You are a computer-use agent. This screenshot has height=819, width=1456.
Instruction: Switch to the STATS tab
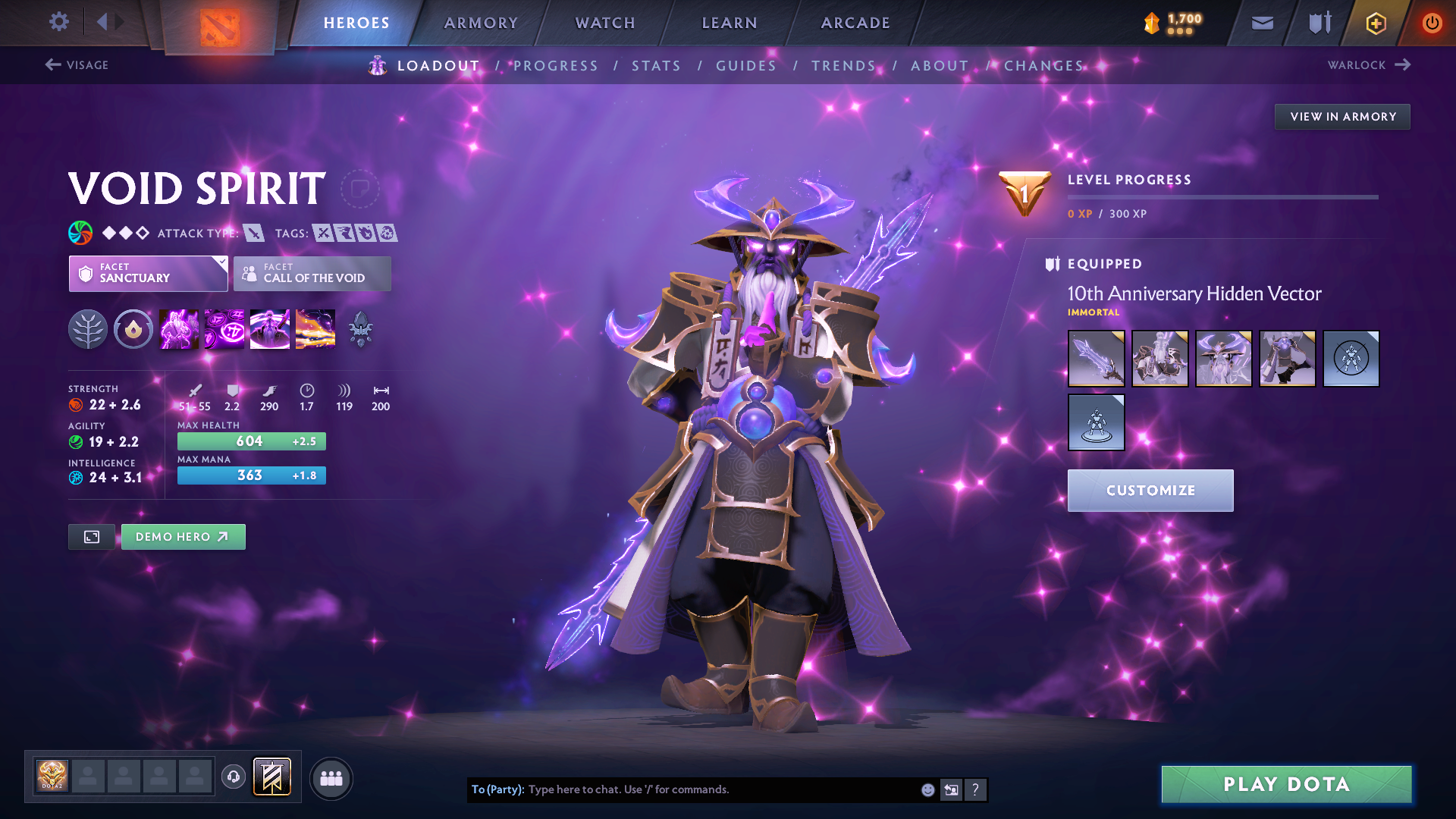click(x=656, y=66)
